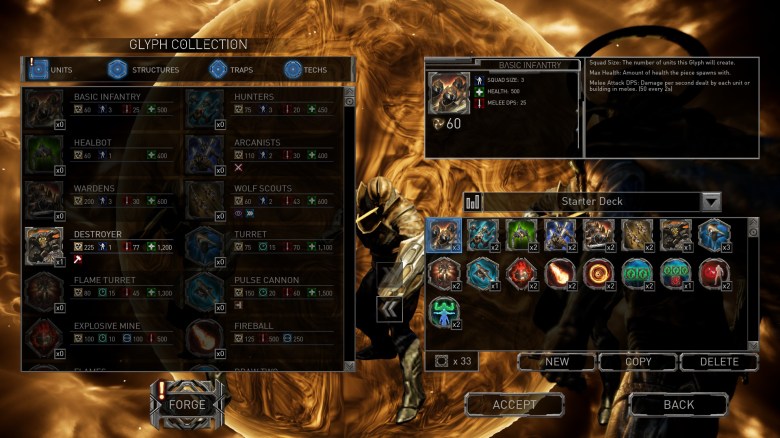Create a new deck with New
This screenshot has height=438, width=780.
557,361
